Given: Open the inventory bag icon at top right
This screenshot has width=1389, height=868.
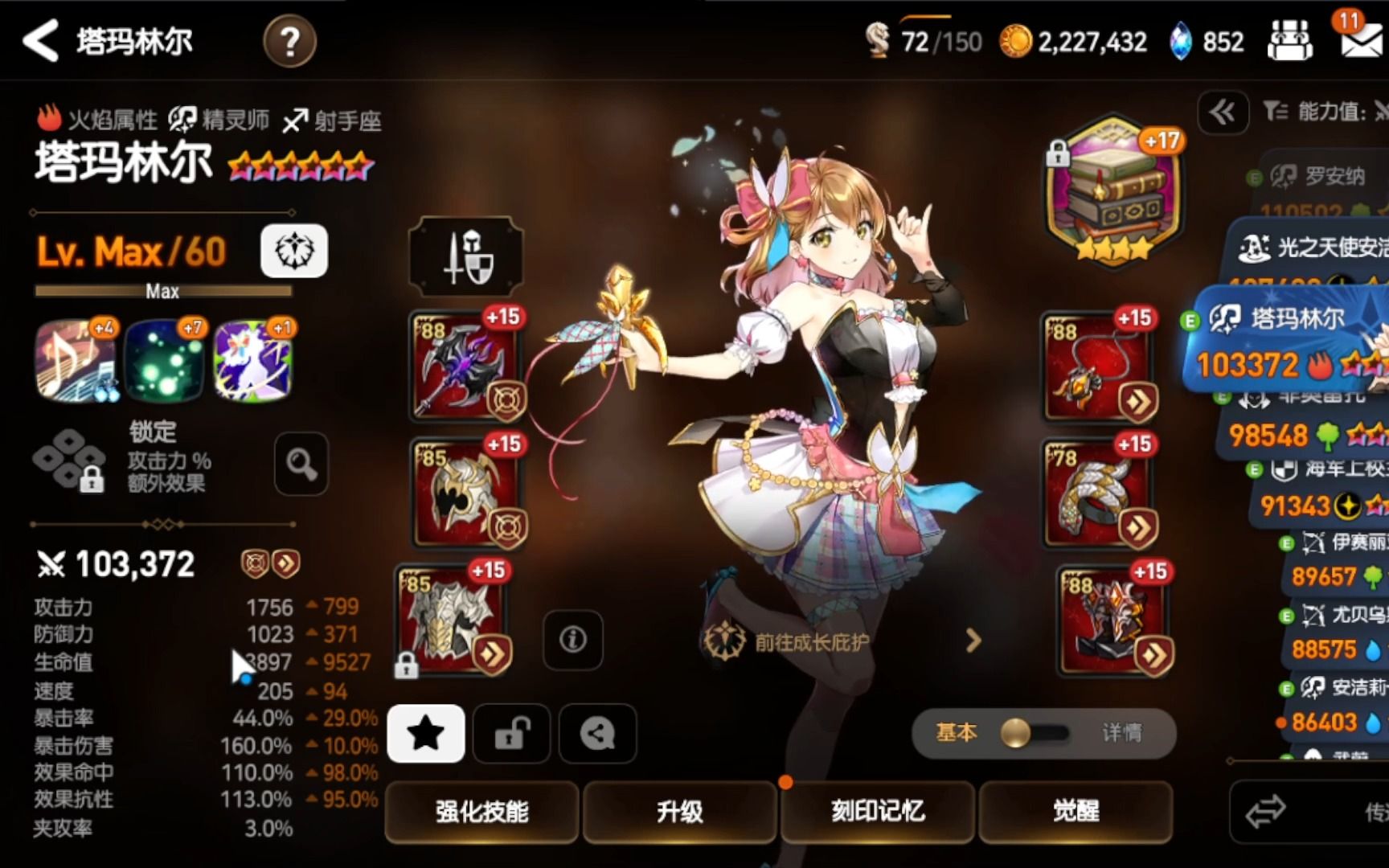Looking at the screenshot, I should (1290, 39).
